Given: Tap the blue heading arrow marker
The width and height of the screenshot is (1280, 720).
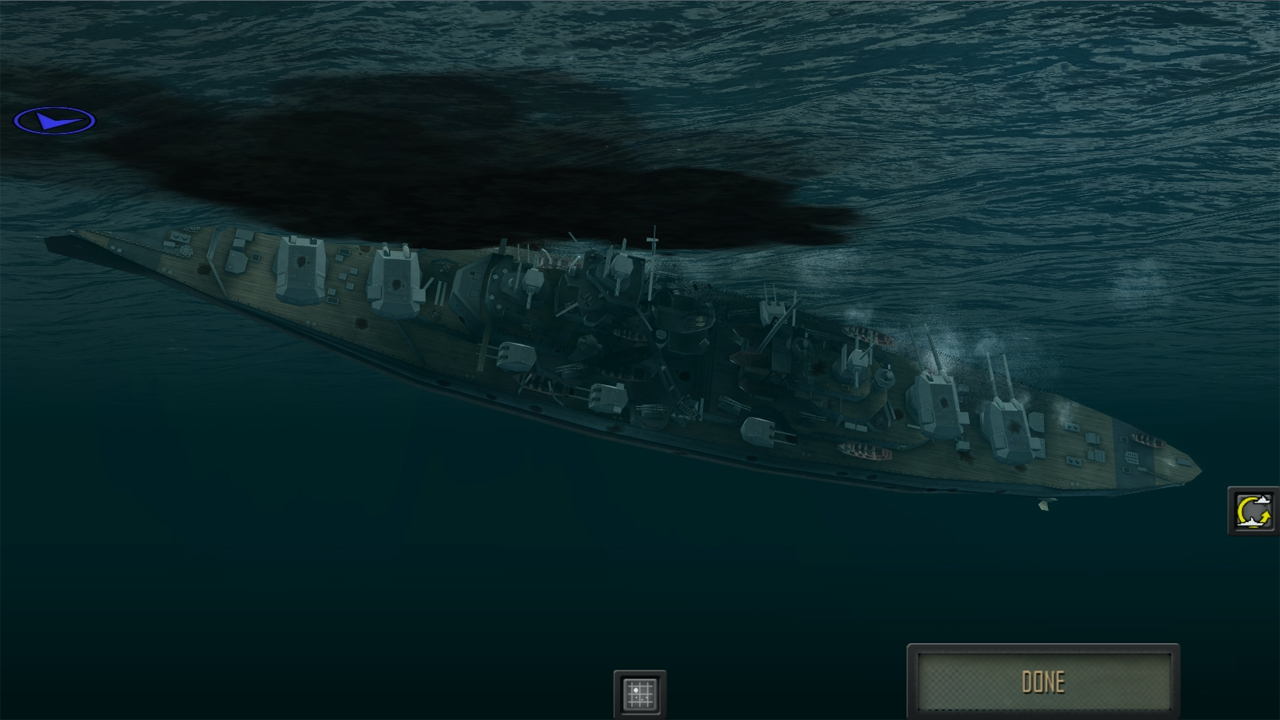Looking at the screenshot, I should click(55, 119).
